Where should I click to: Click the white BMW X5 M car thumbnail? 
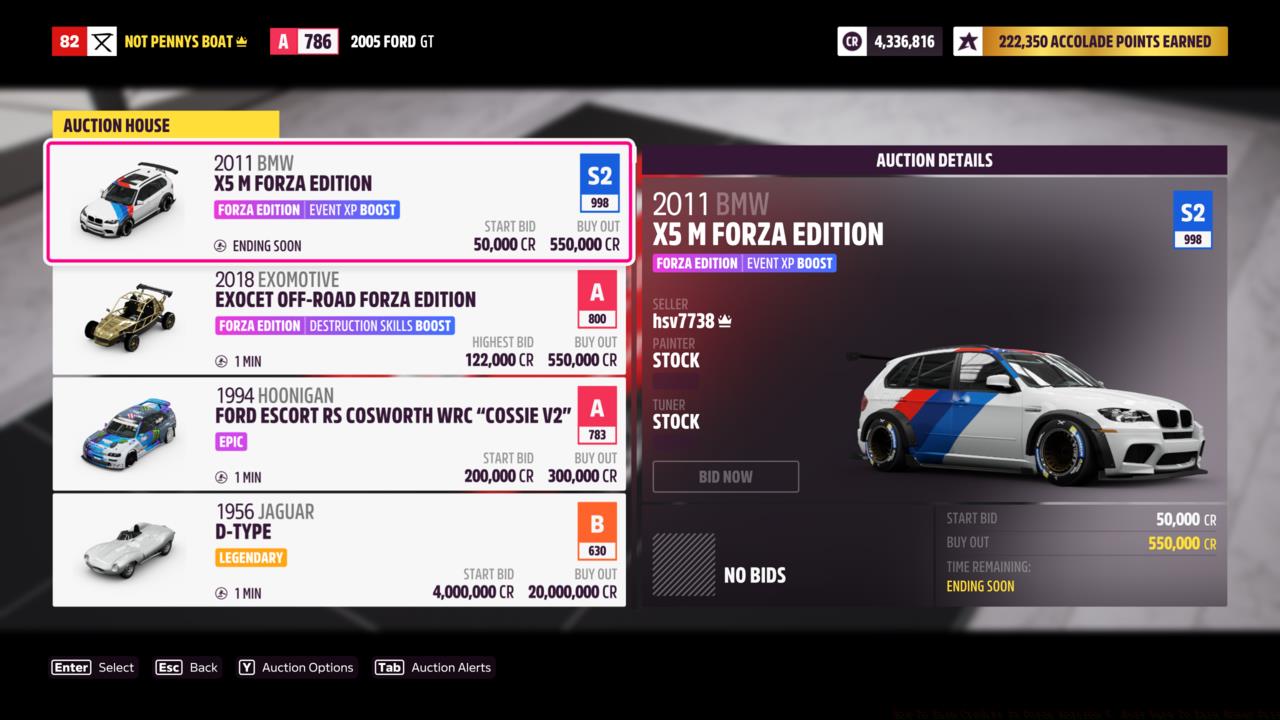tap(128, 200)
